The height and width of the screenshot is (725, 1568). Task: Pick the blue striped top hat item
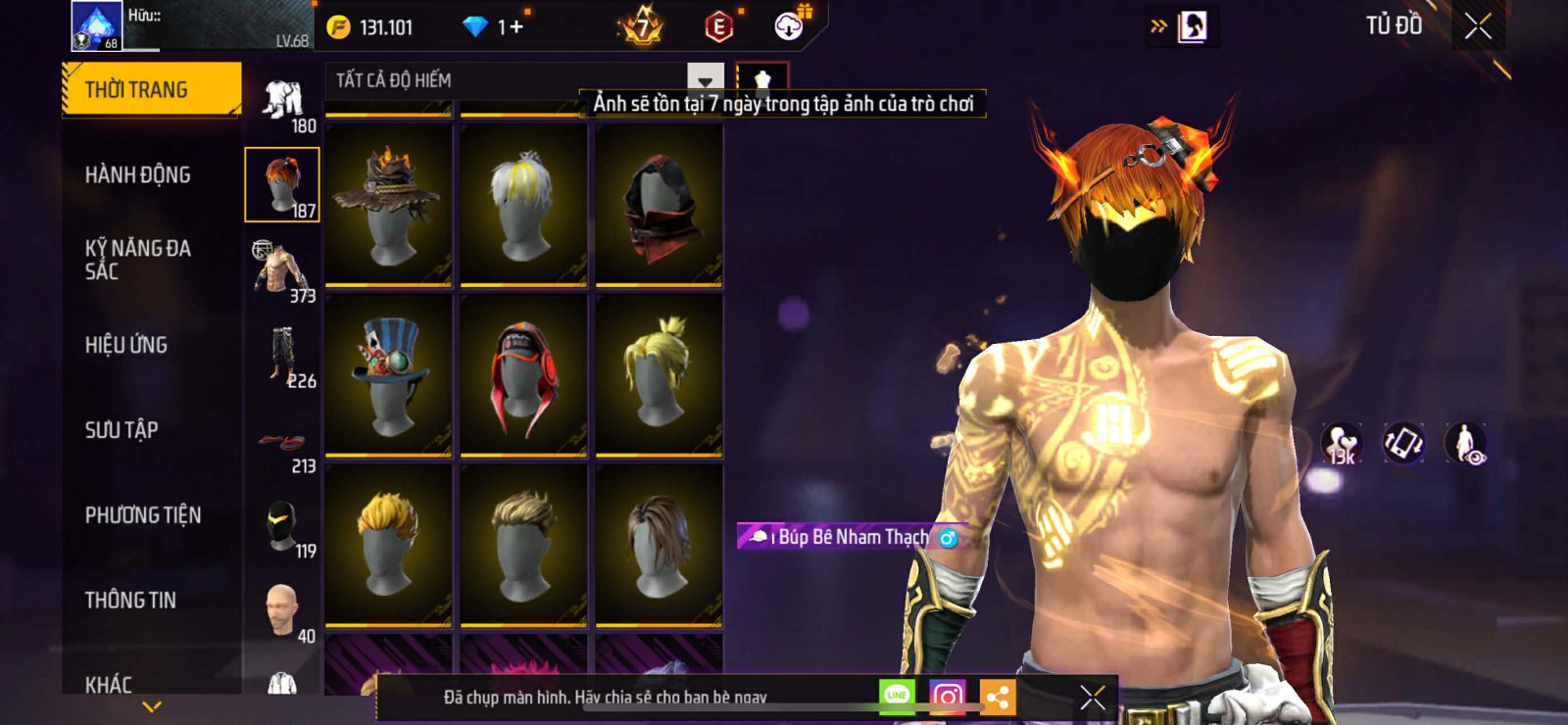point(388,375)
